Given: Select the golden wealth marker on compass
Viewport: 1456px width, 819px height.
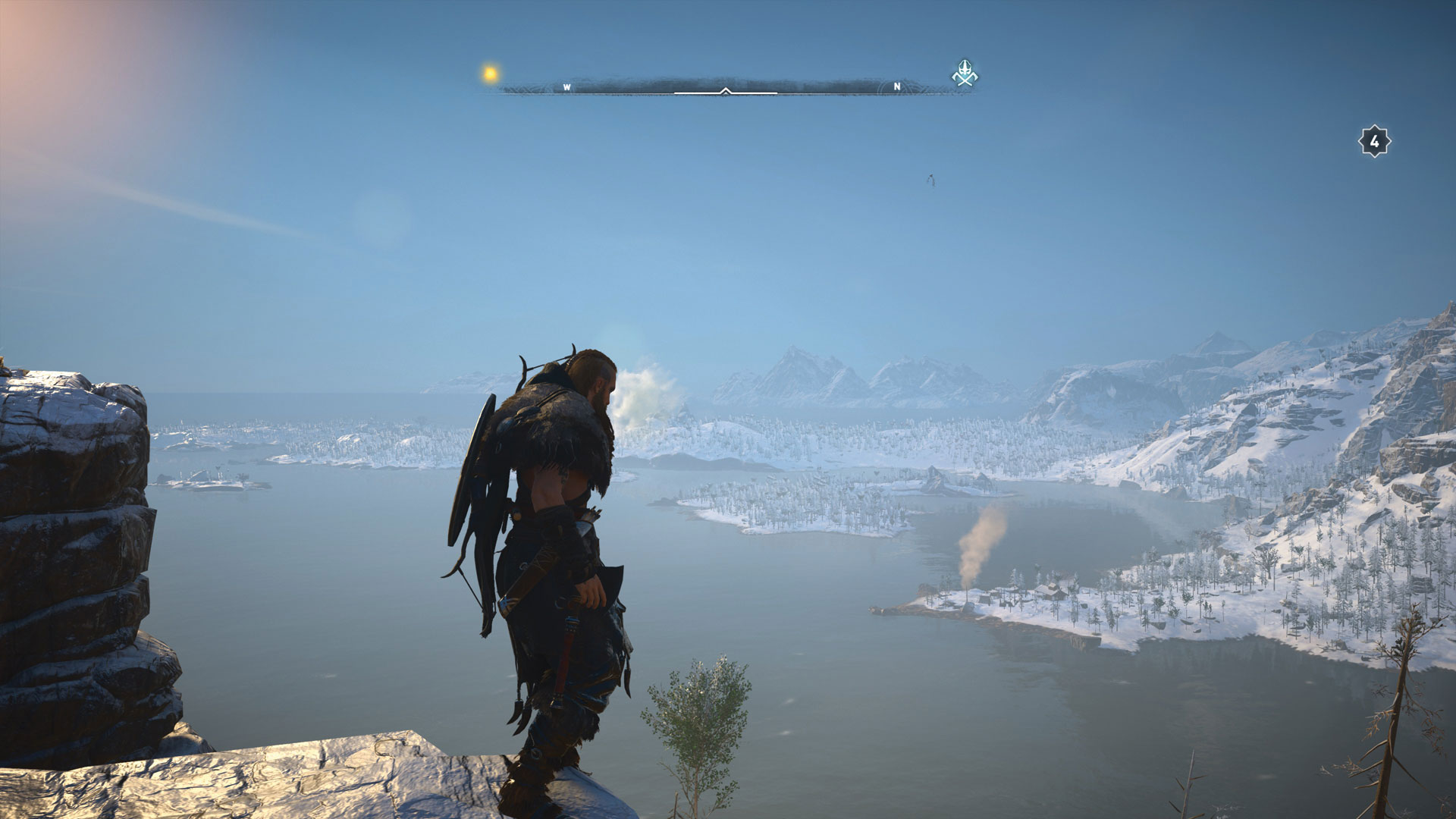Looking at the screenshot, I should 491,74.
